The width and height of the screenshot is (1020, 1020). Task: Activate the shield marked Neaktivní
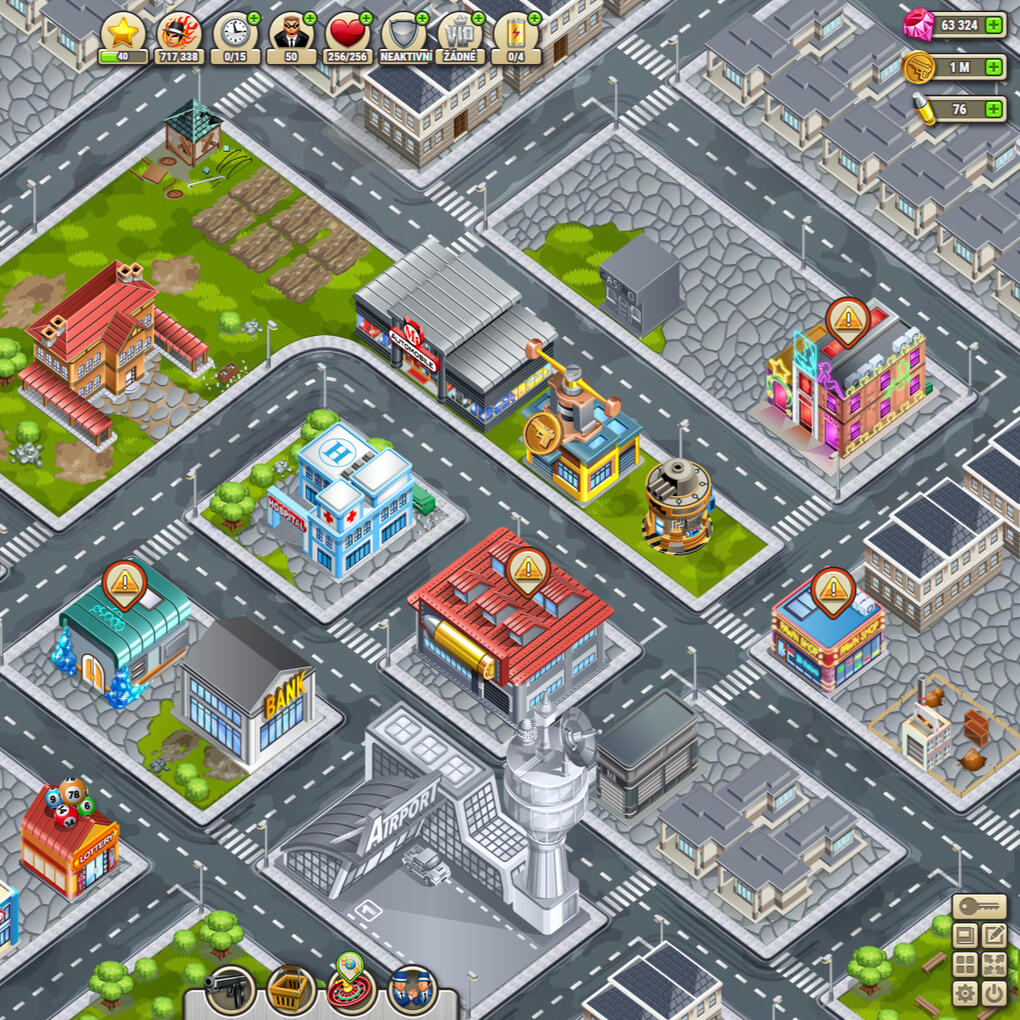coord(404,33)
